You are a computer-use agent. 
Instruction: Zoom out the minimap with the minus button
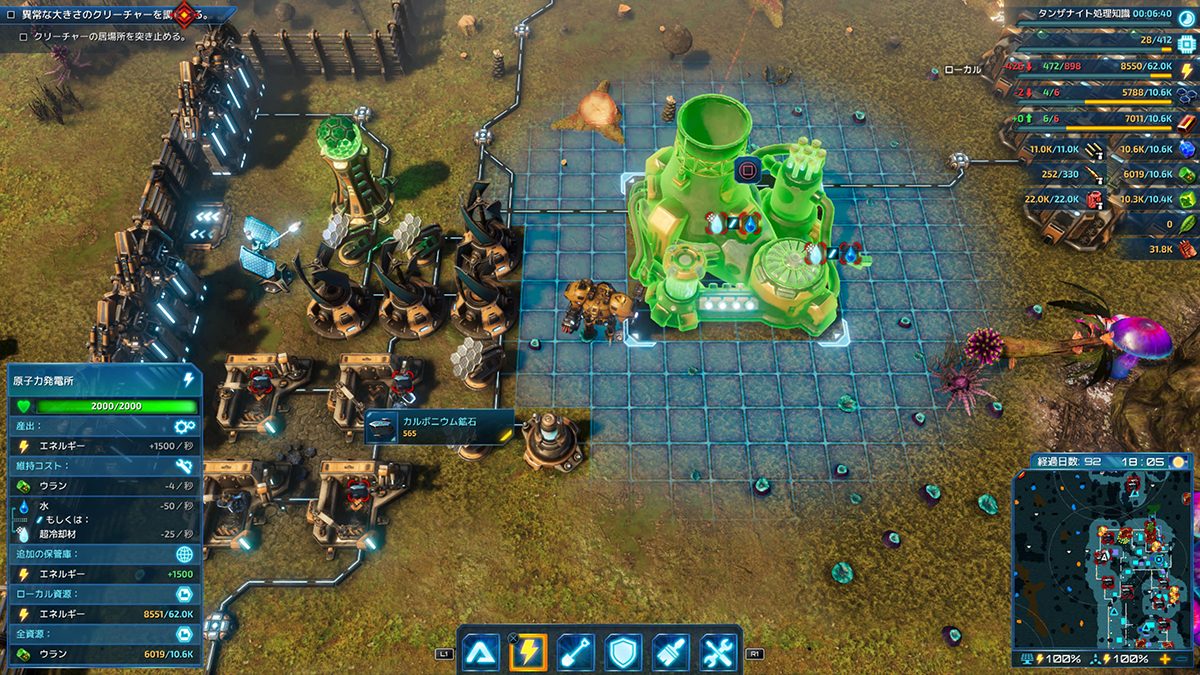(1184, 659)
